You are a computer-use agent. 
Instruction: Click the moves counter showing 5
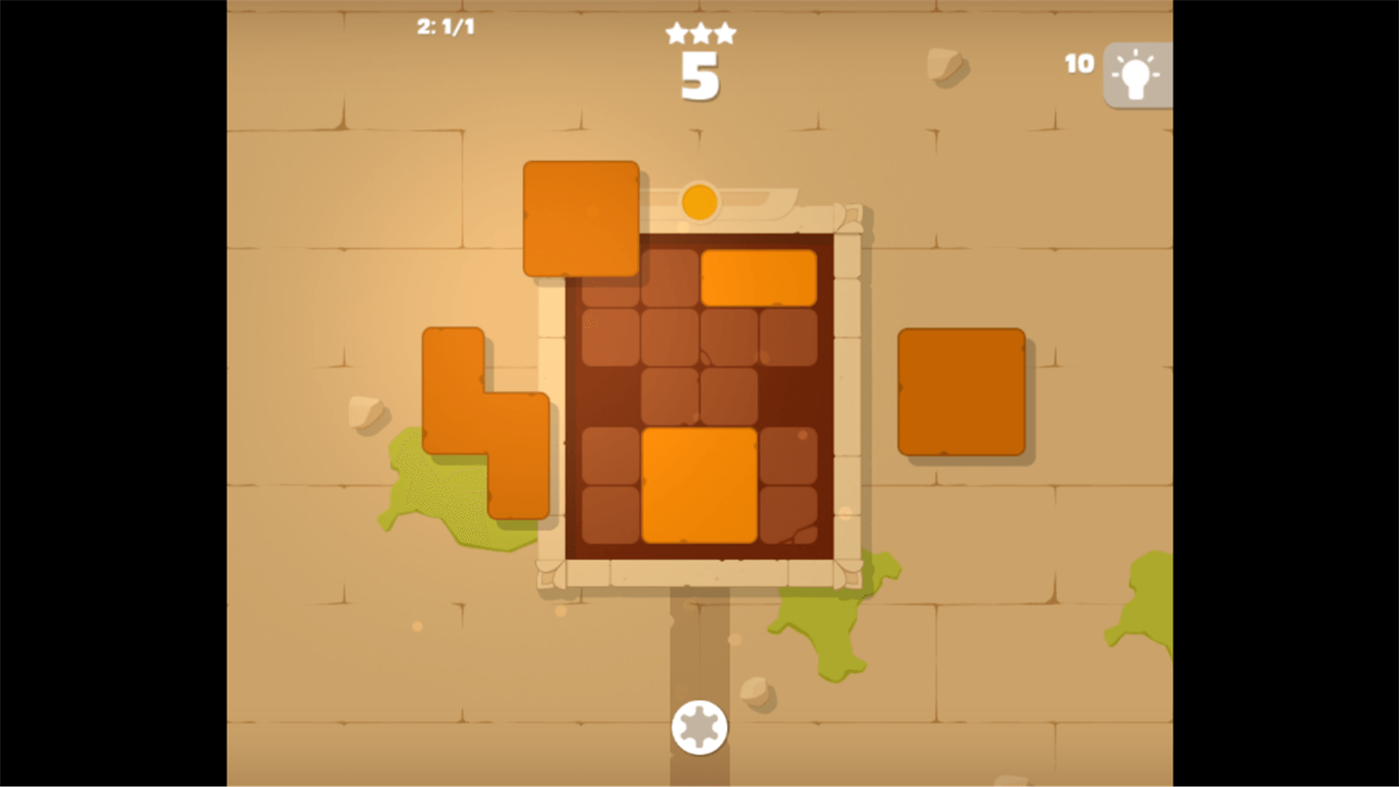tap(700, 73)
